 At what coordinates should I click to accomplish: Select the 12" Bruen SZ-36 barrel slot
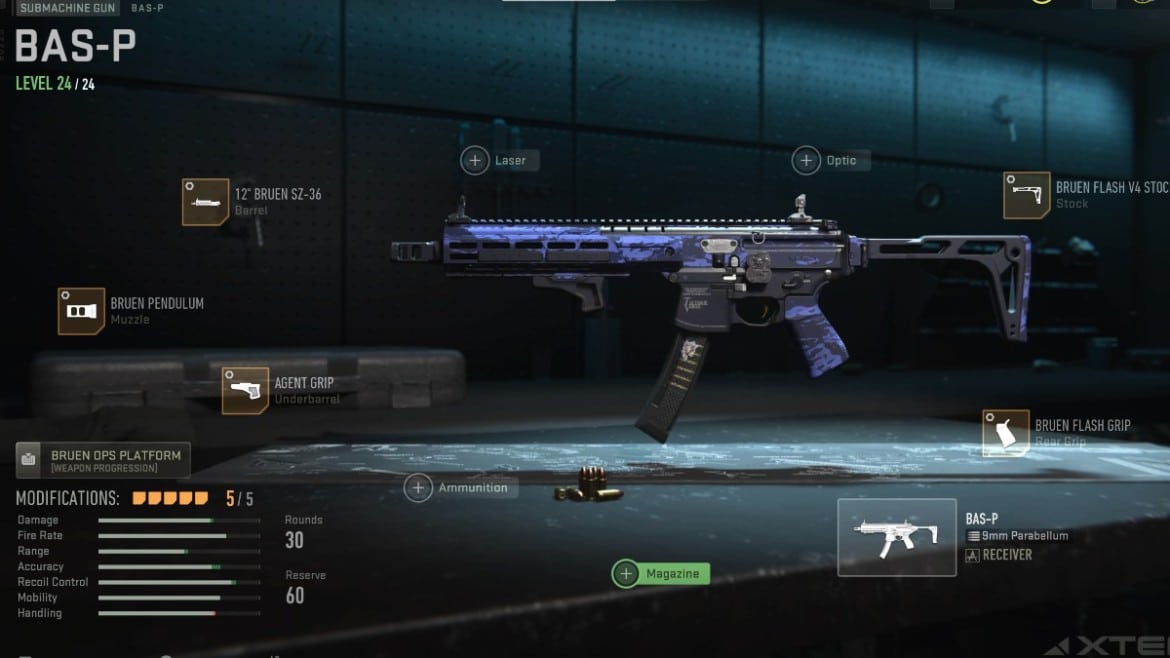coord(206,202)
